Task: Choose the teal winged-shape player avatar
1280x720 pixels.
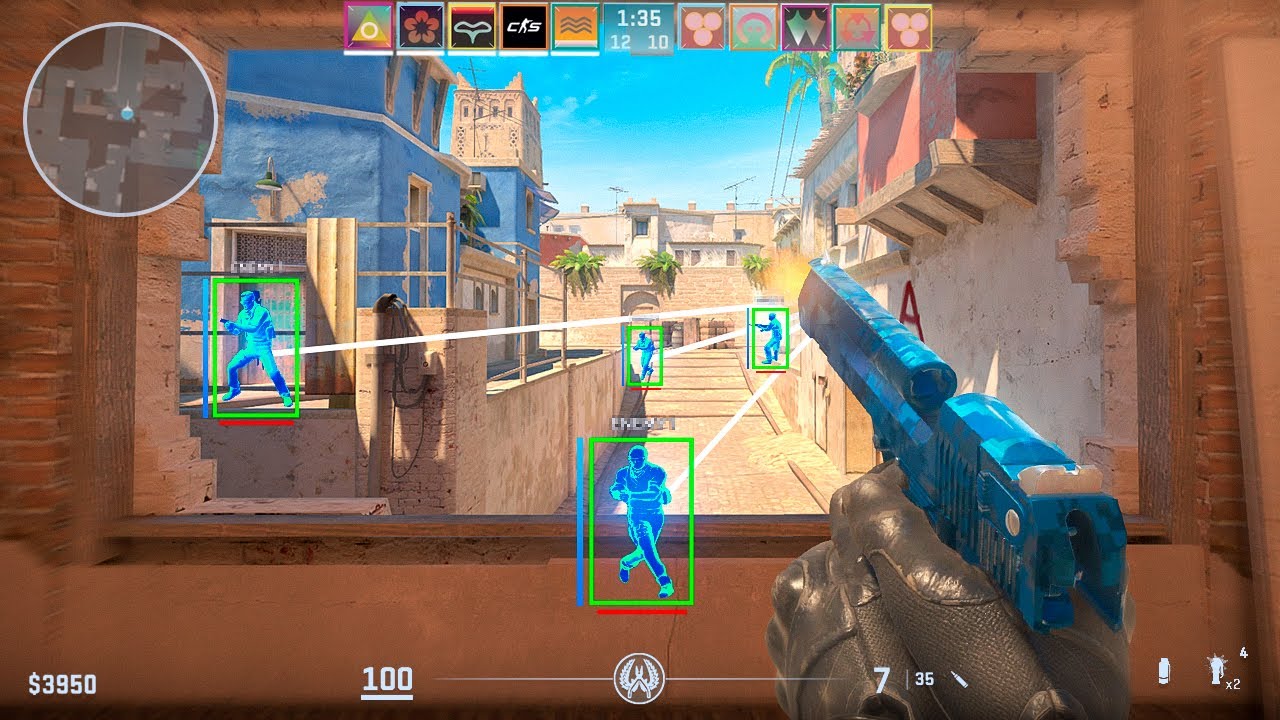Action: 472,27
